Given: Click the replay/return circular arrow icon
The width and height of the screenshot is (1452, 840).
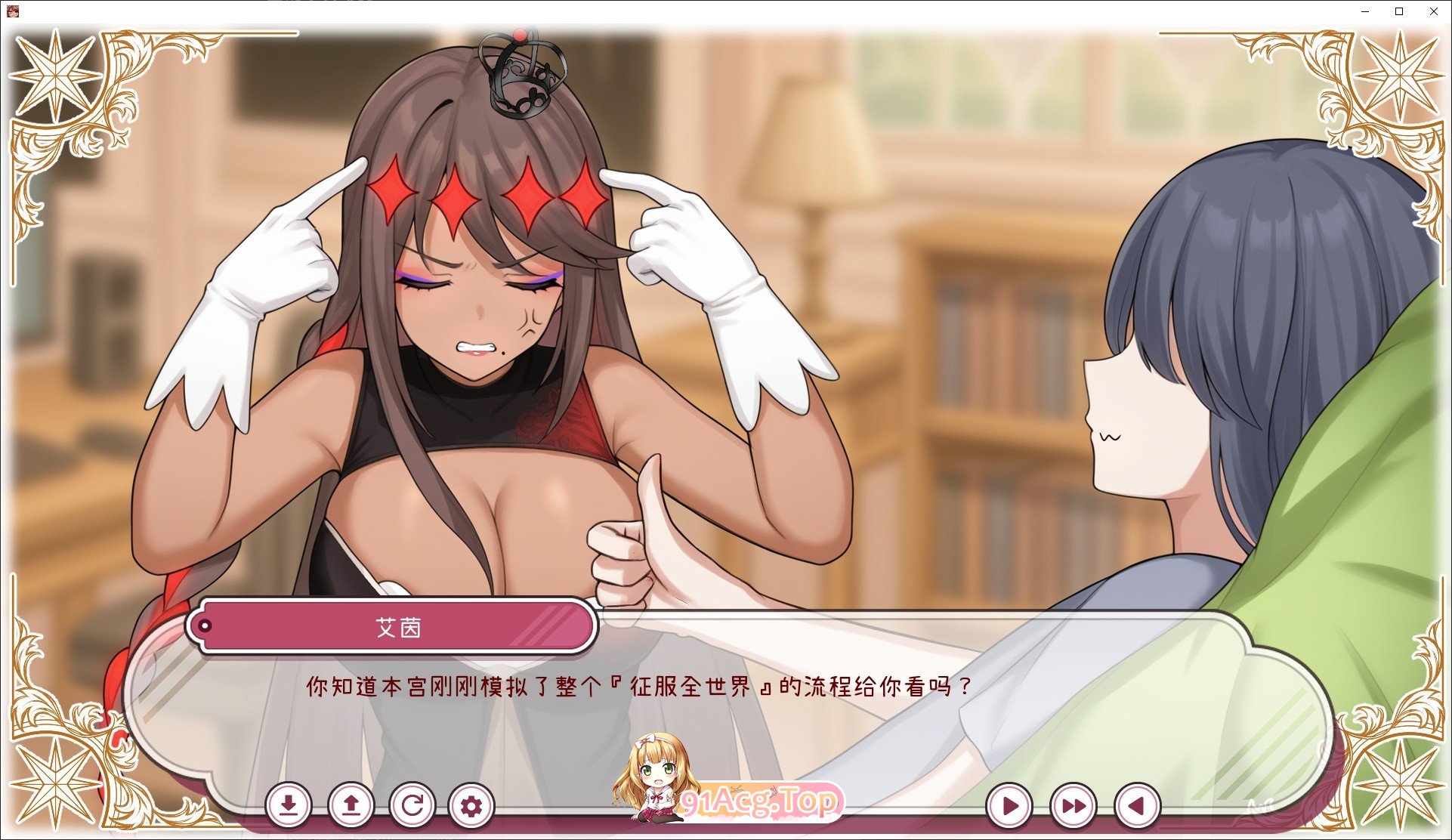Looking at the screenshot, I should click(x=412, y=806).
